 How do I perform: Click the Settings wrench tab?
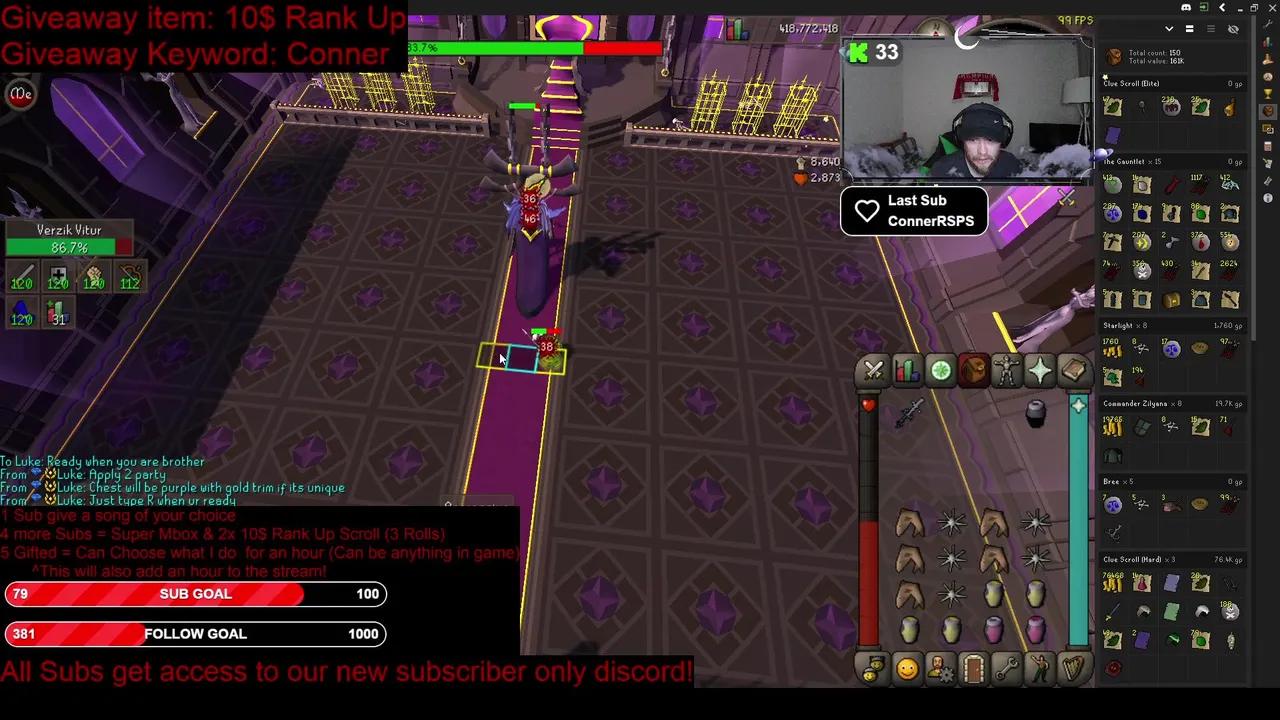(x=1006, y=670)
